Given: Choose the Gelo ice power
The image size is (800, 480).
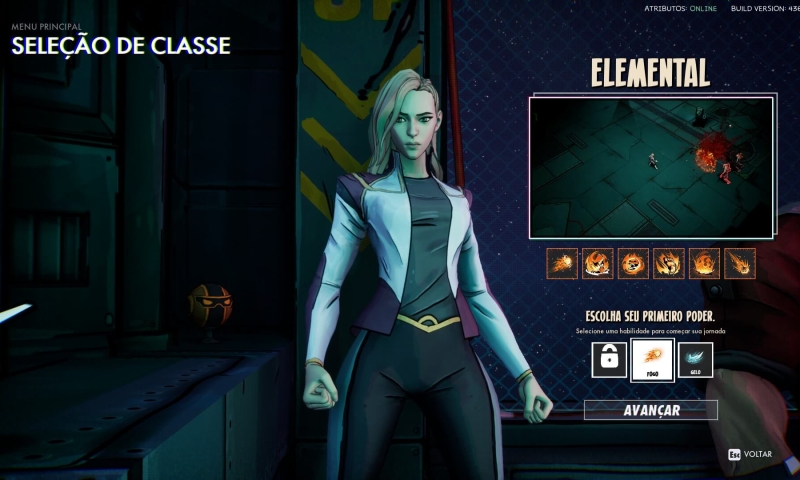Looking at the screenshot, I should [695, 359].
